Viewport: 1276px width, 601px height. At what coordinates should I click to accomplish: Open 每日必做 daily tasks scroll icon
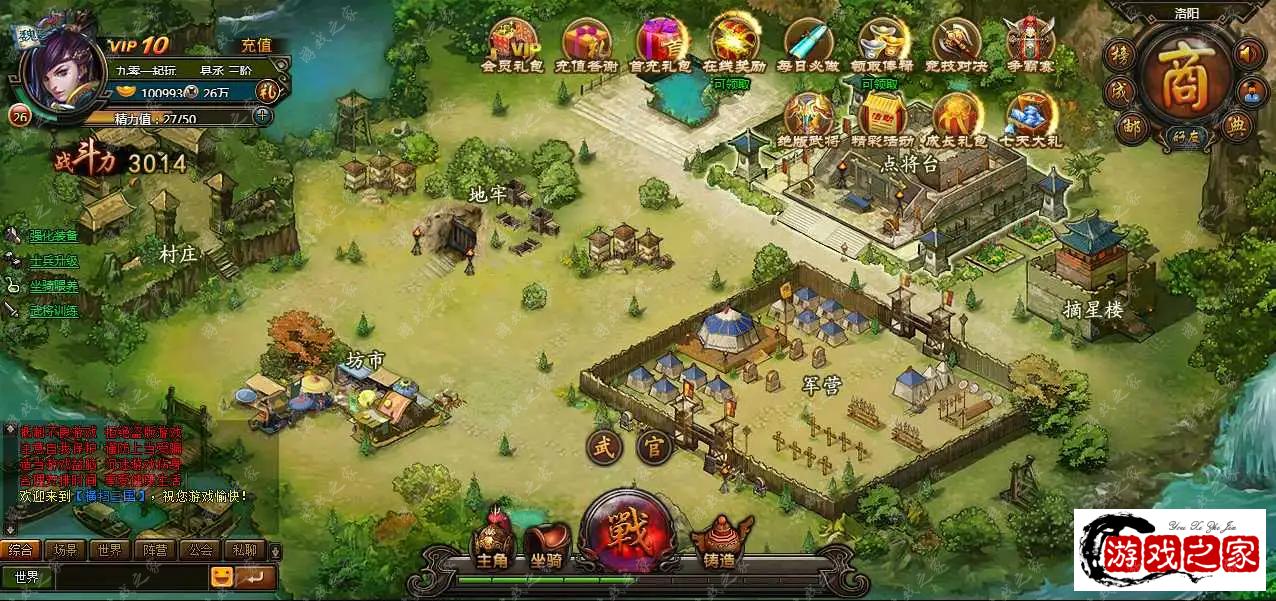808,42
